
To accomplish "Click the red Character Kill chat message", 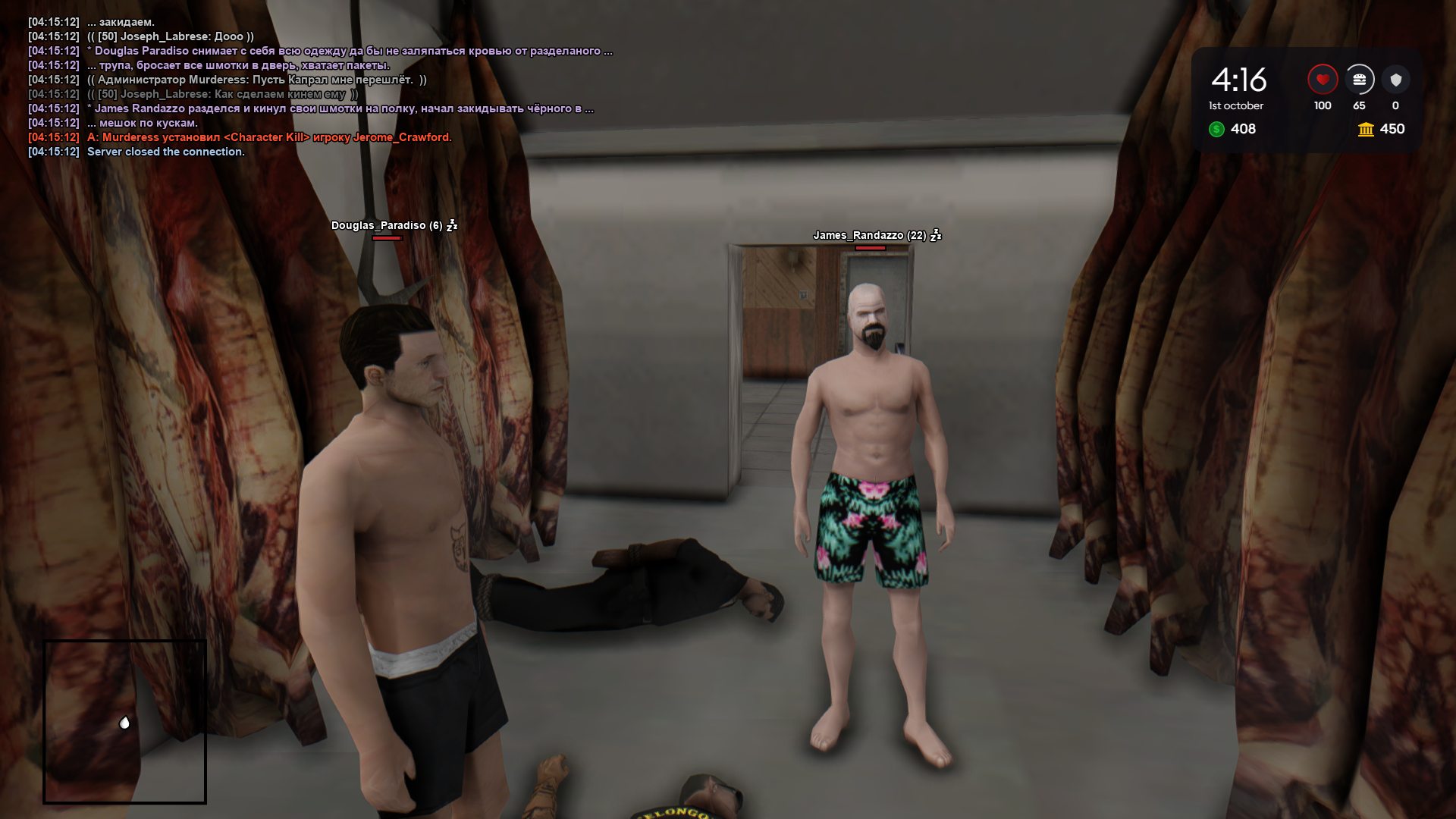I will [x=268, y=137].
